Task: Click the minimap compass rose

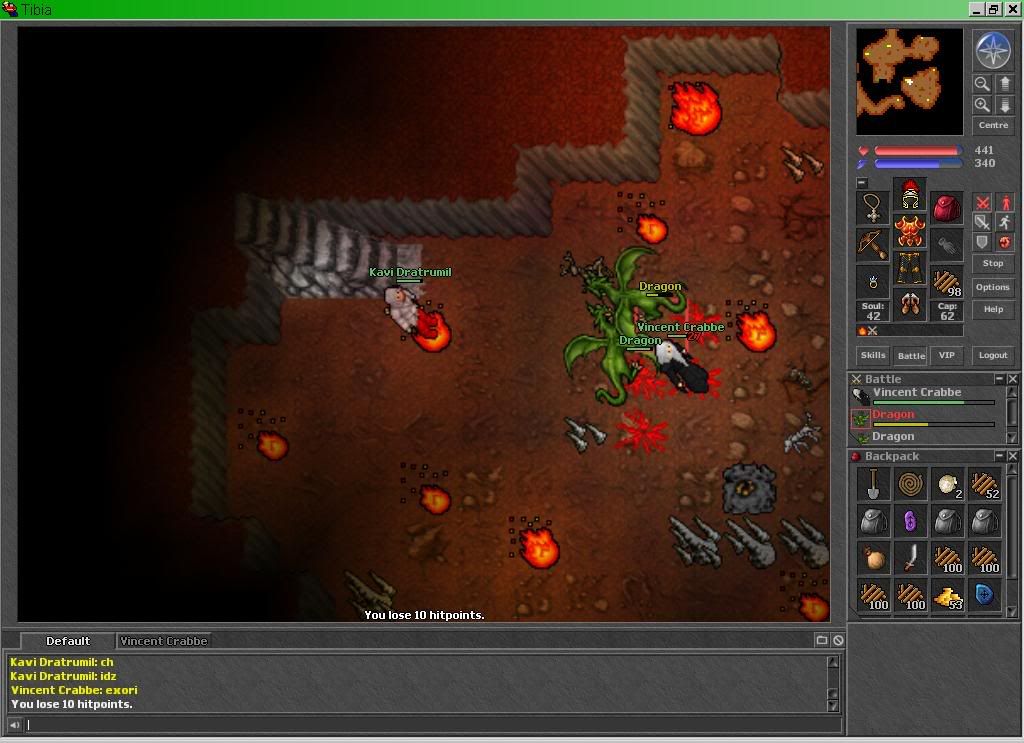Action: coord(992,50)
